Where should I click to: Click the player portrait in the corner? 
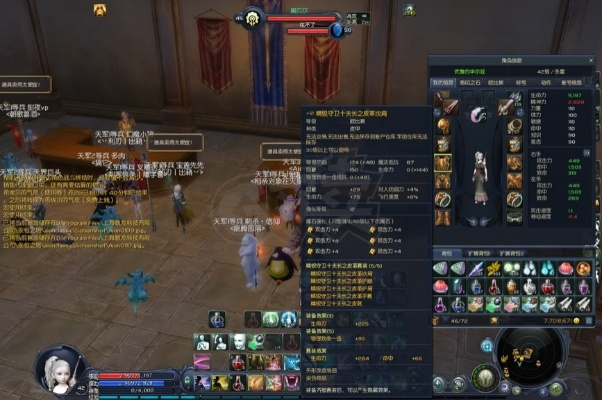tap(56, 372)
